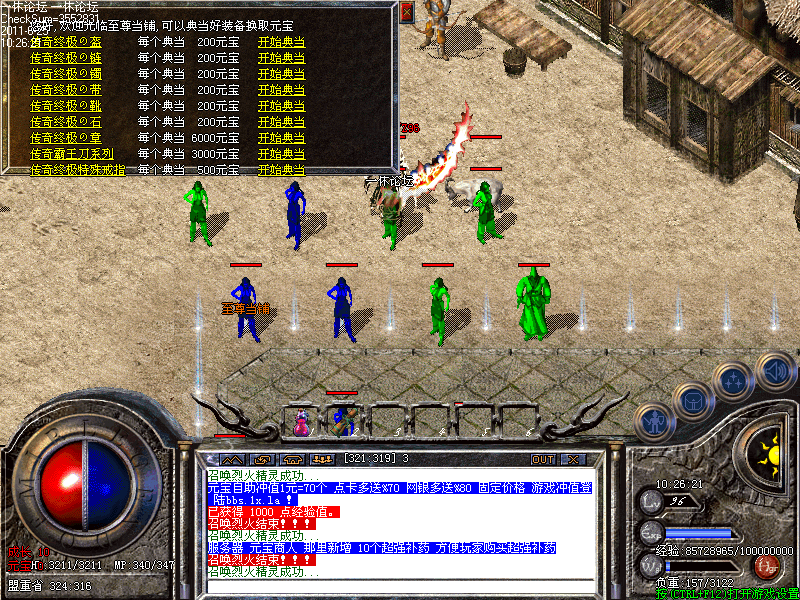Select the blue item in belt slot 2
The image size is (800, 600).
point(343,420)
